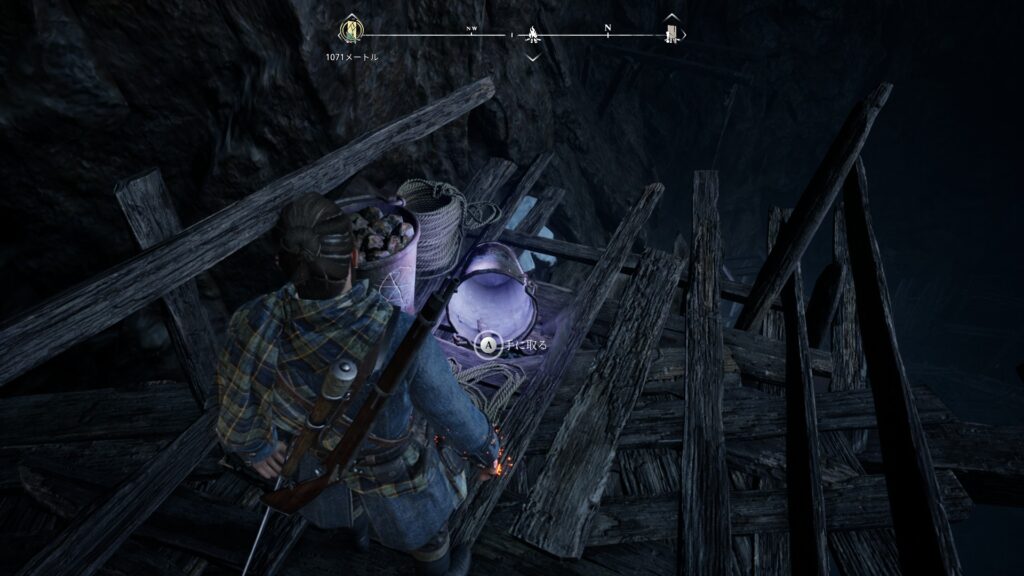The image size is (1024, 576).
Task: Select the campfire marker on the compass
Action: [x=533, y=34]
